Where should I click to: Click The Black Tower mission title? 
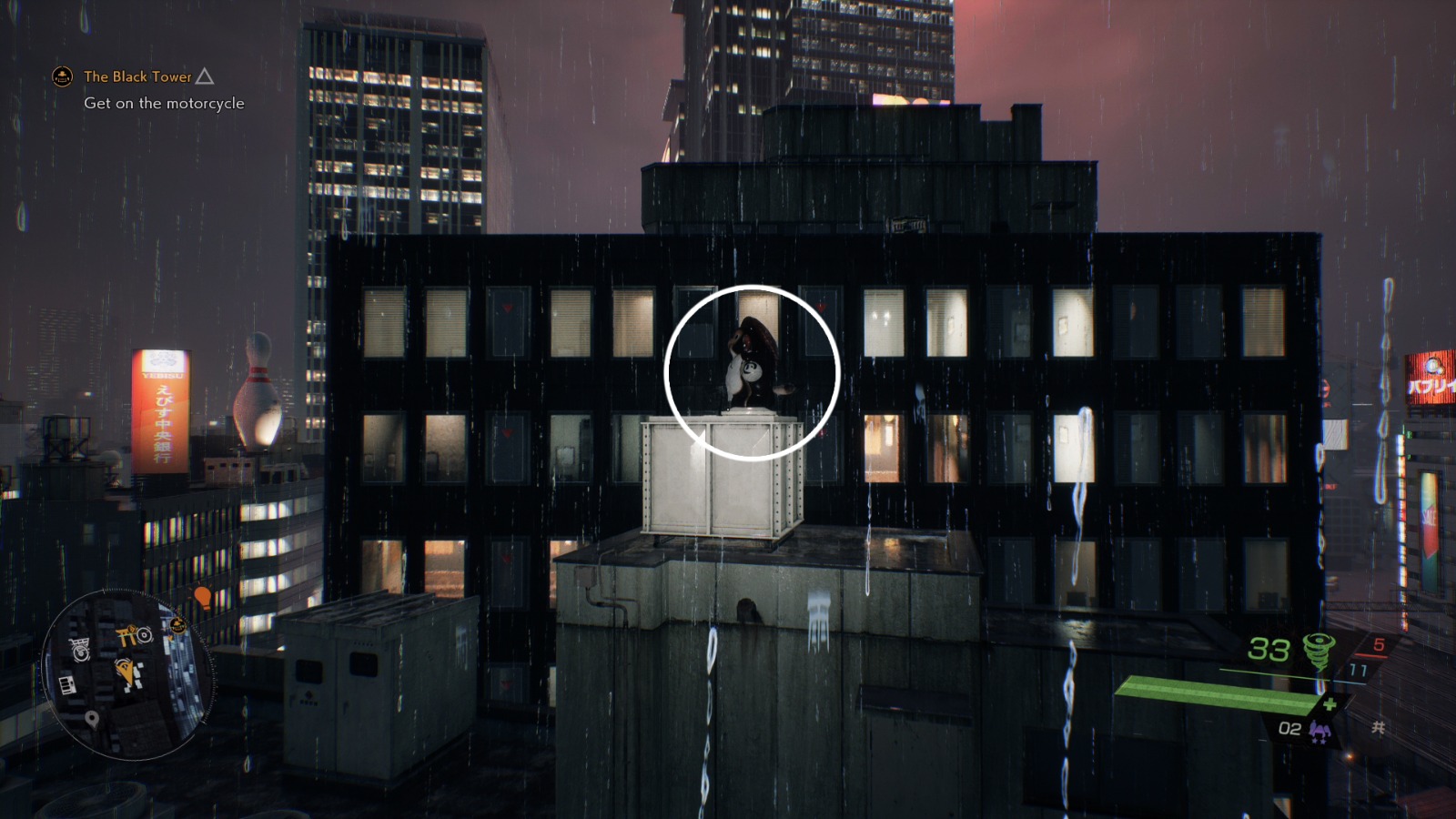136,77
